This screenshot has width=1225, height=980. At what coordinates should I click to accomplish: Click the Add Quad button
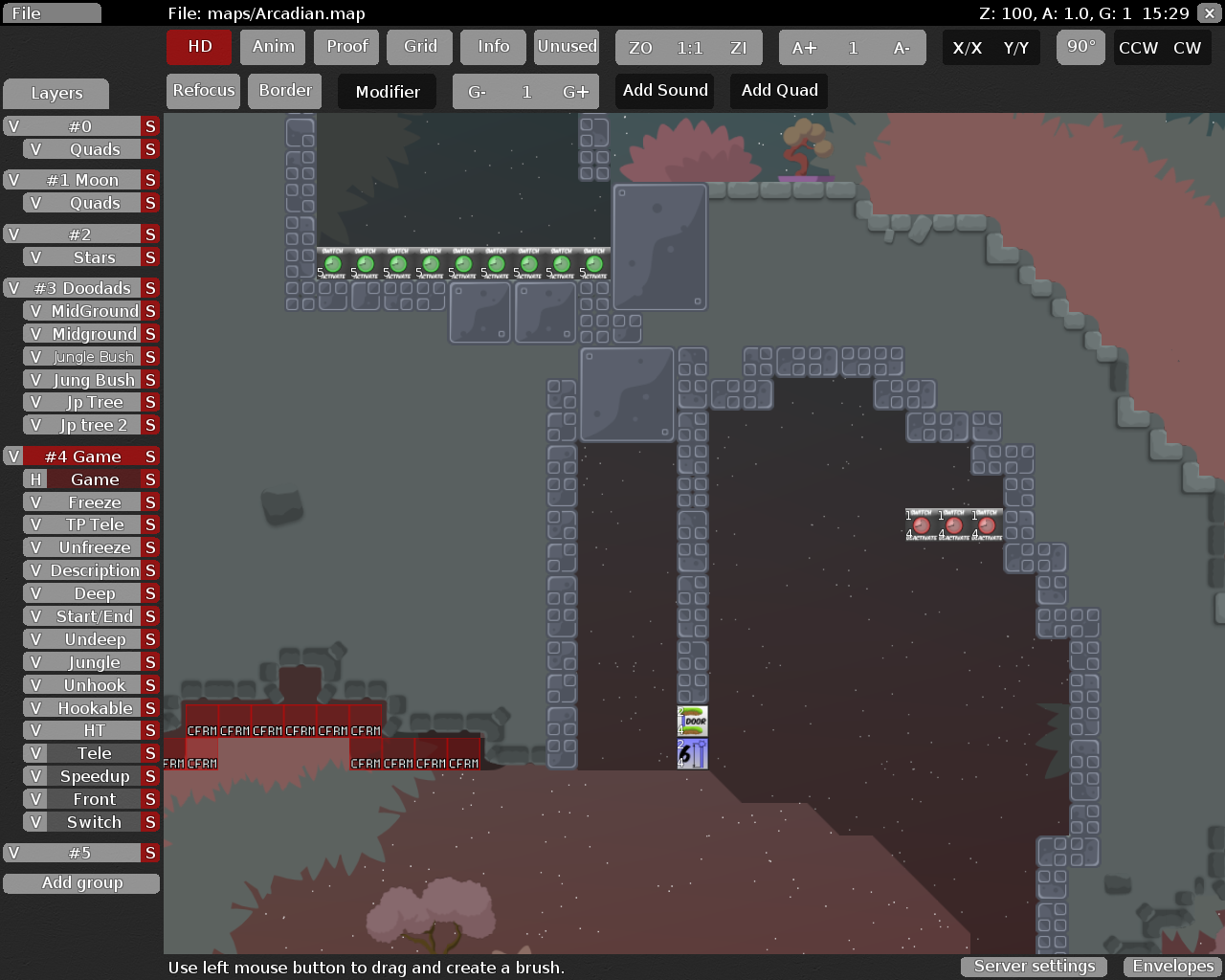[779, 91]
